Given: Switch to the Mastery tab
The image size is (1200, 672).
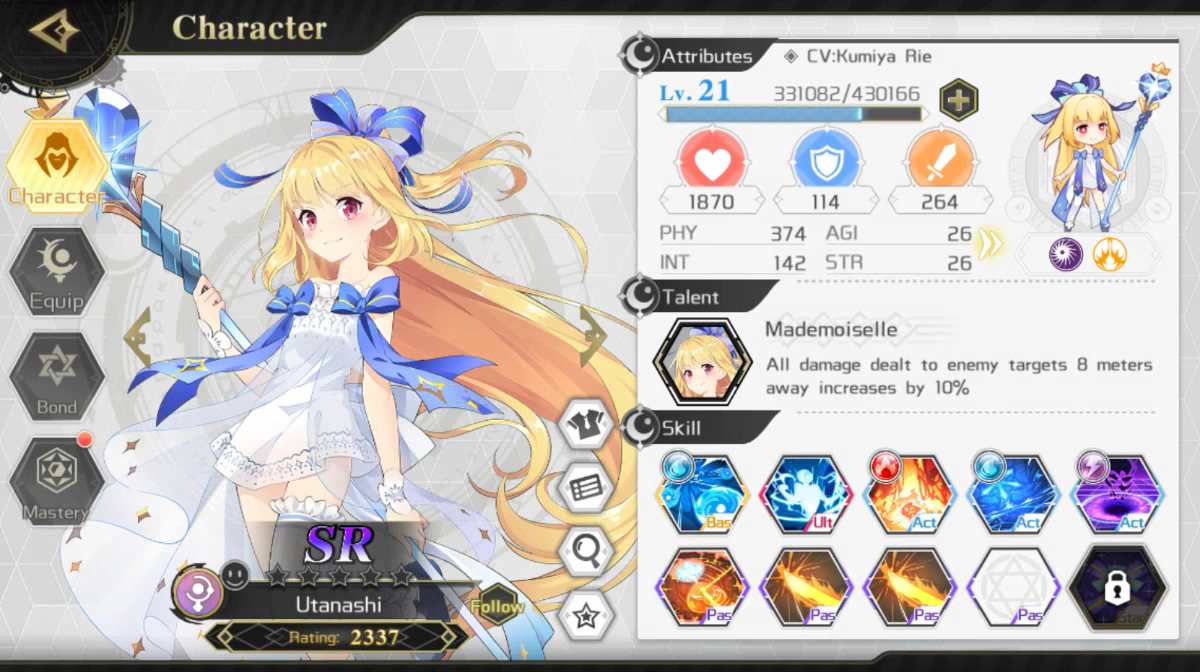Looking at the screenshot, I should [57, 482].
